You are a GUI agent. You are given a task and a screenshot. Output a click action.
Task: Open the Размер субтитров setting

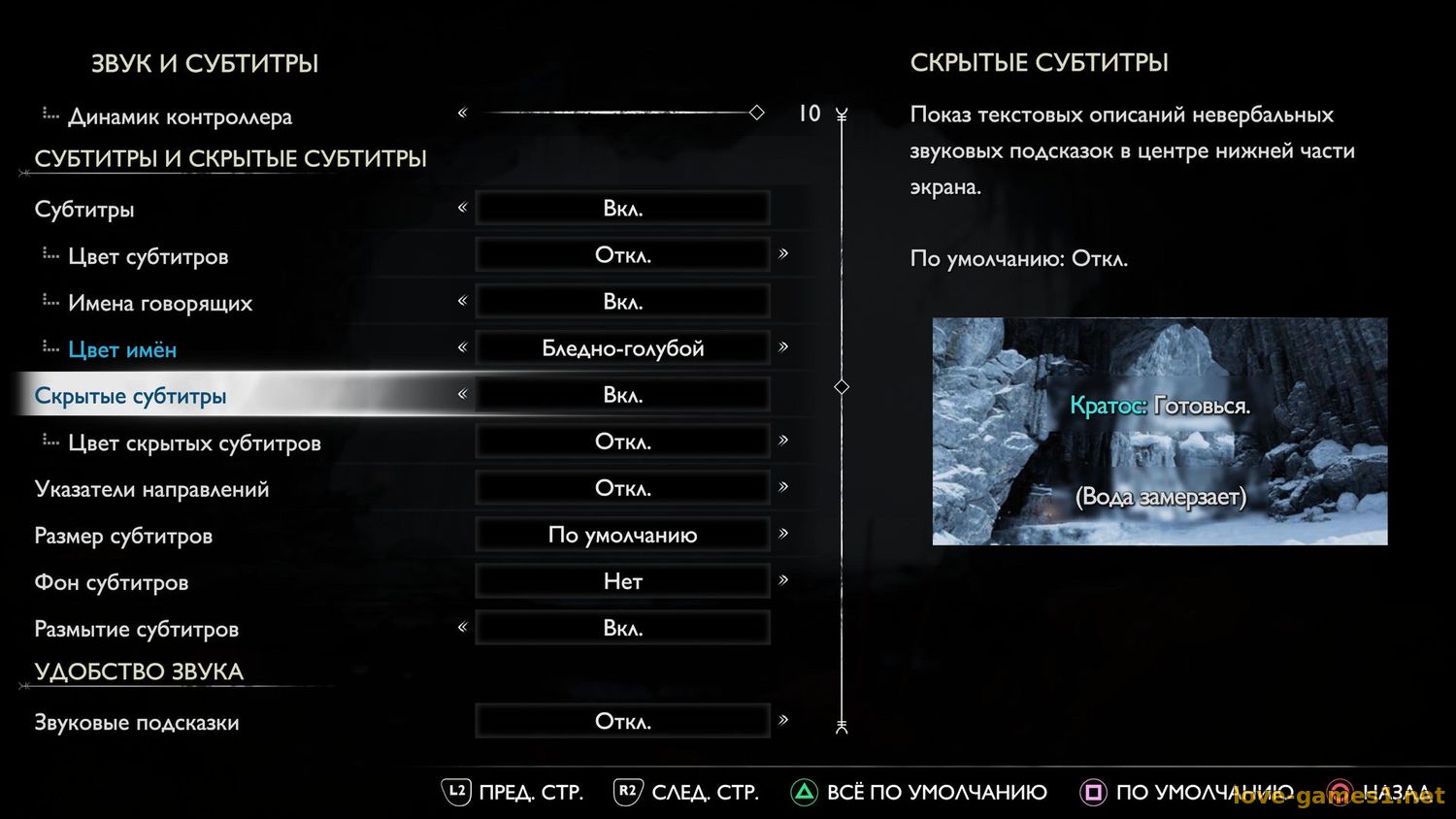coord(123,536)
